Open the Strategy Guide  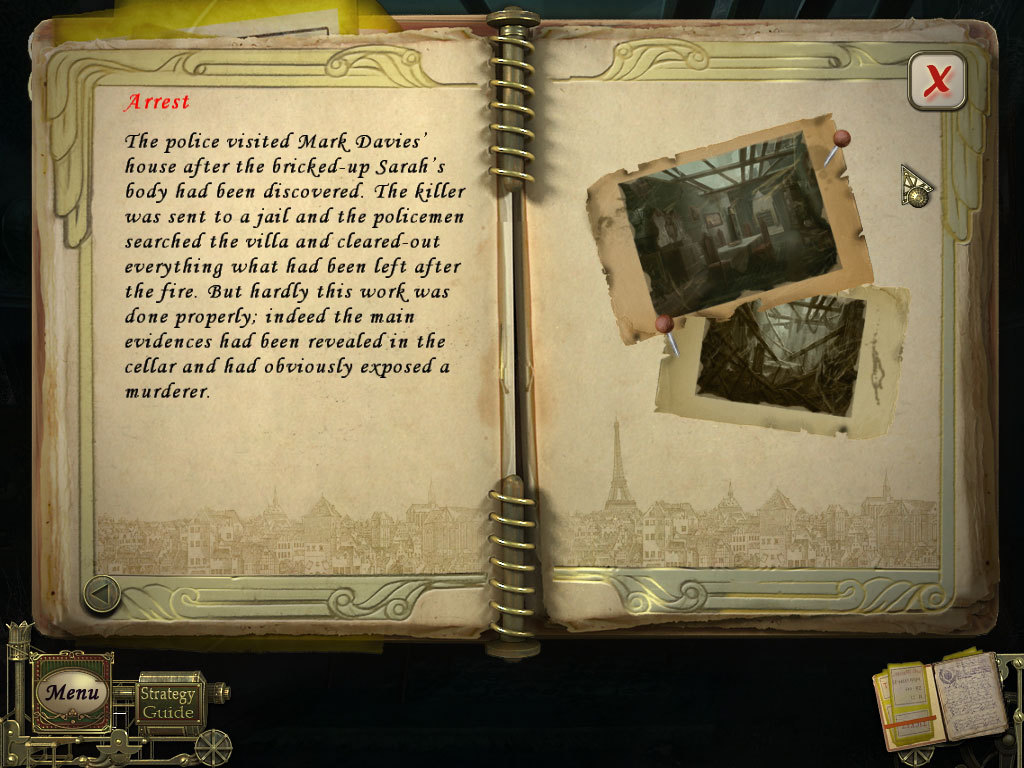tap(168, 703)
